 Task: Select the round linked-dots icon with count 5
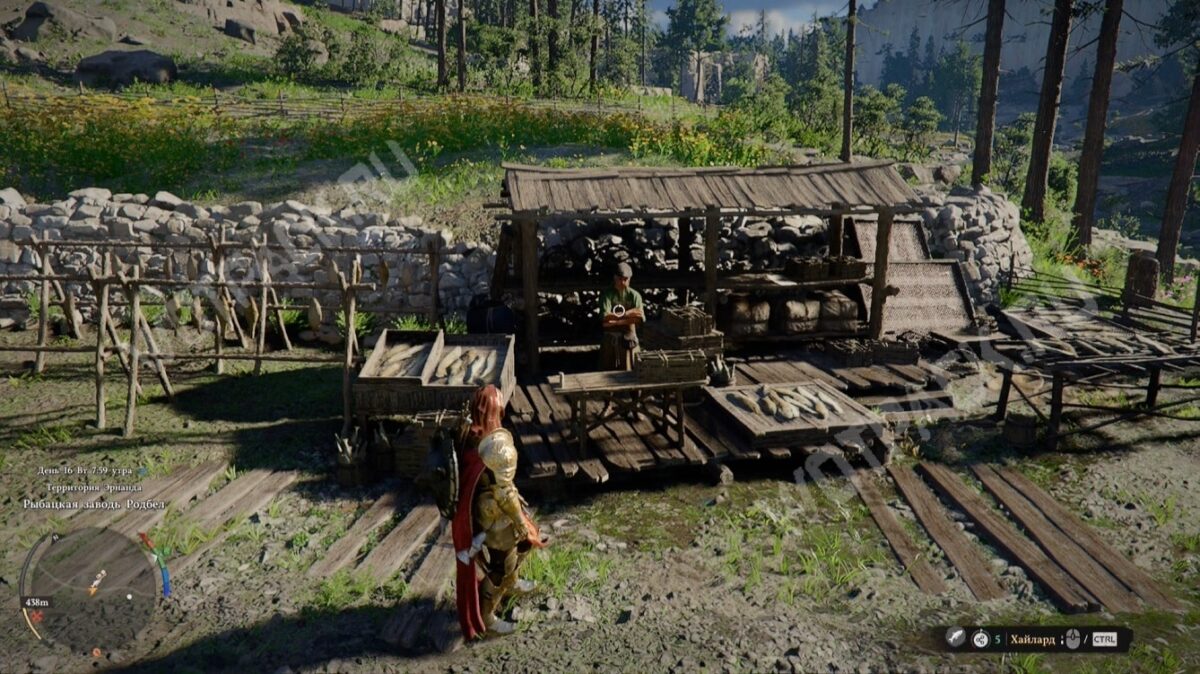(x=982, y=638)
